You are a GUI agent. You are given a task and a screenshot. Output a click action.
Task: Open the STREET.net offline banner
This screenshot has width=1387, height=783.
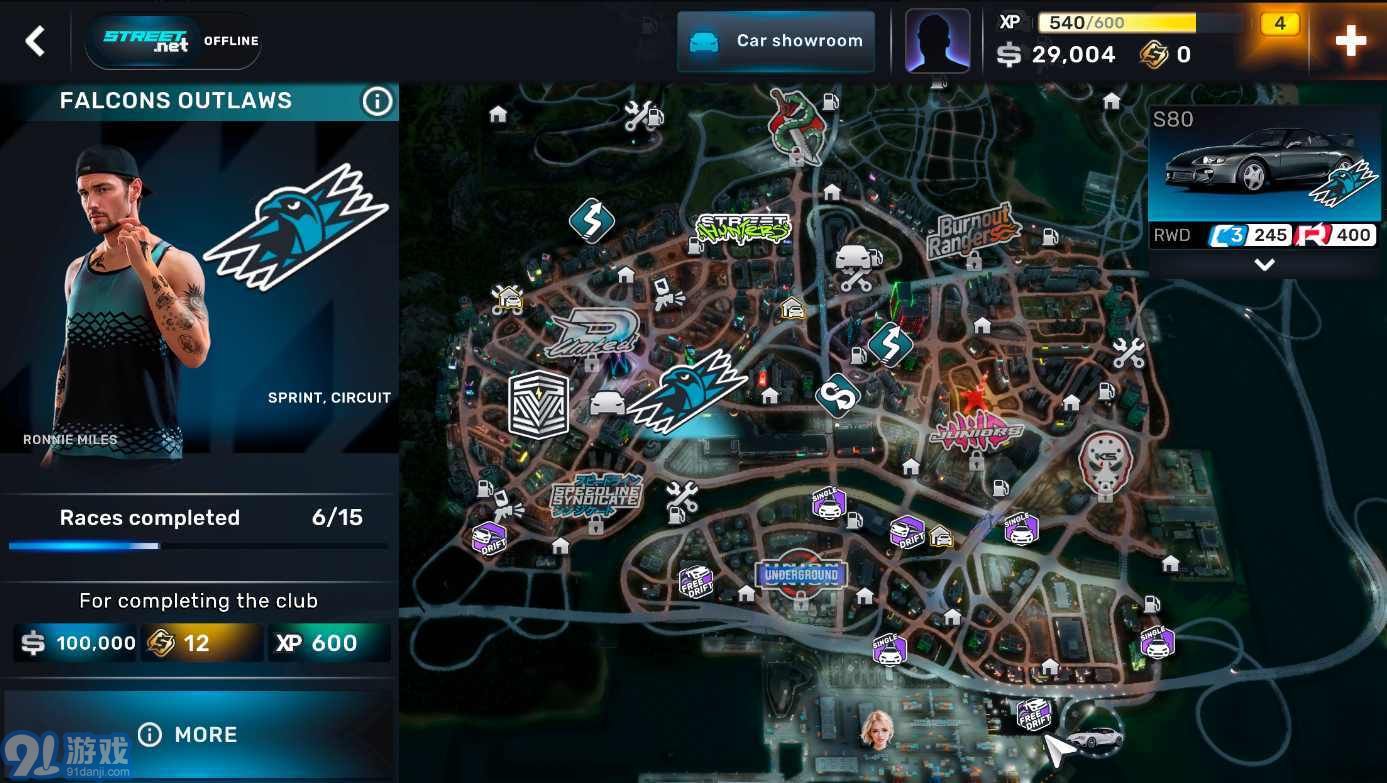[x=172, y=41]
